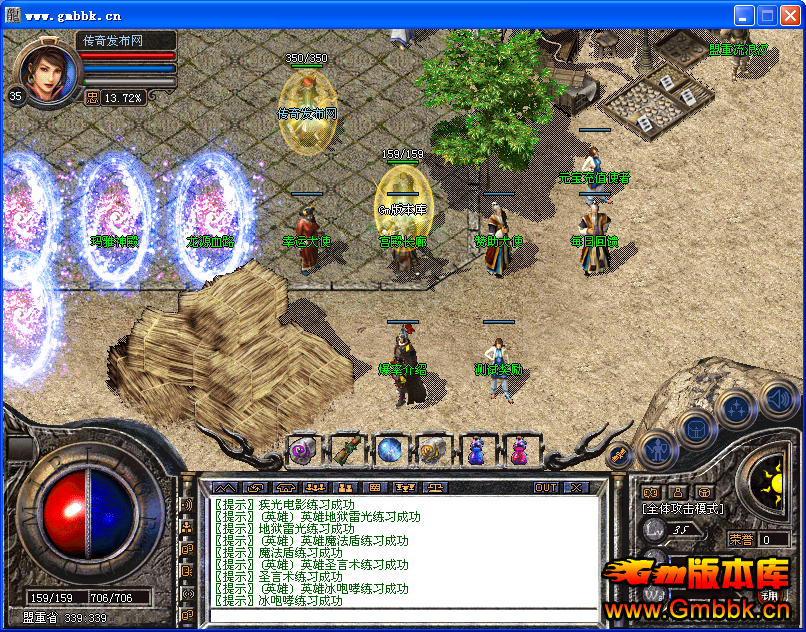
Task: Click the chat text input field
Action: coord(400,612)
